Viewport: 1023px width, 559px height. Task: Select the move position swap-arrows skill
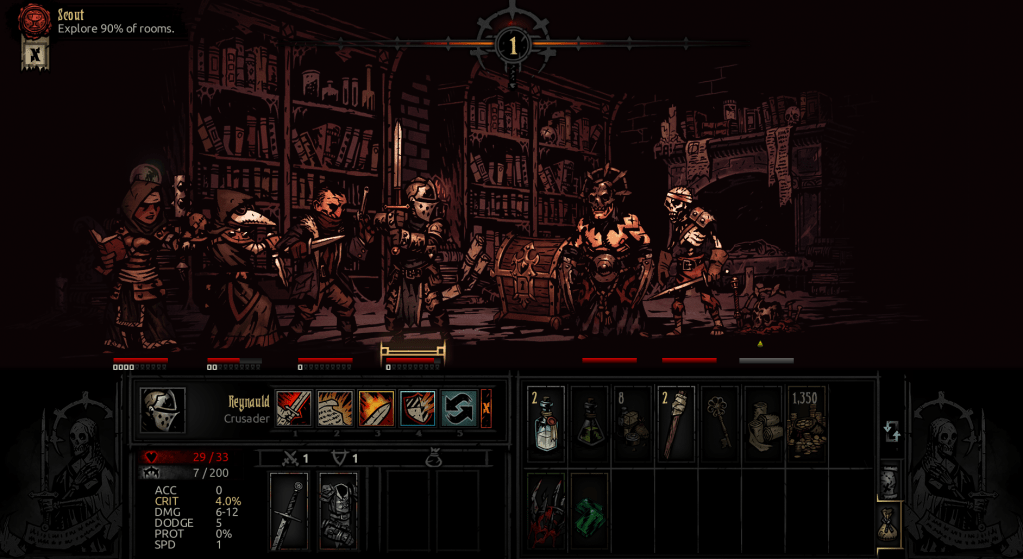click(458, 408)
